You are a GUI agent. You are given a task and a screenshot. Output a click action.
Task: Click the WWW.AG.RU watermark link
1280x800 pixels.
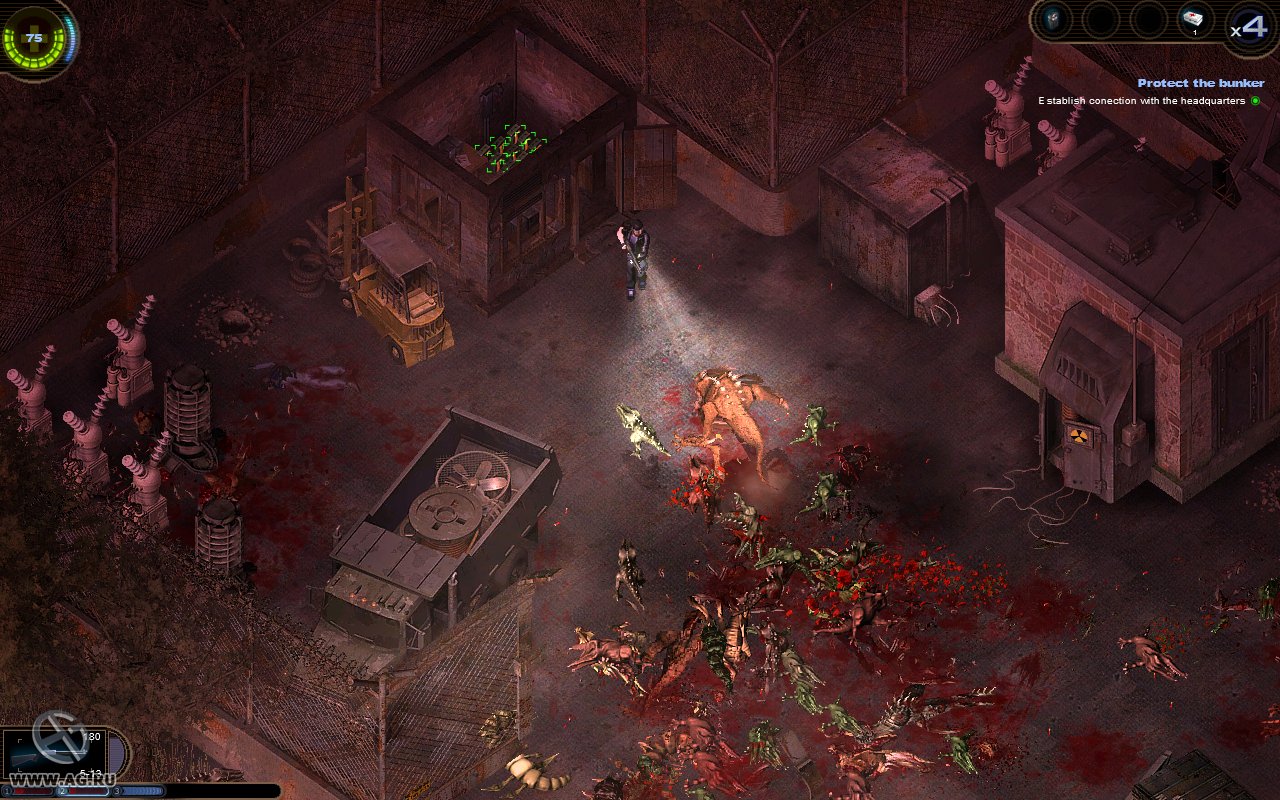(62, 778)
